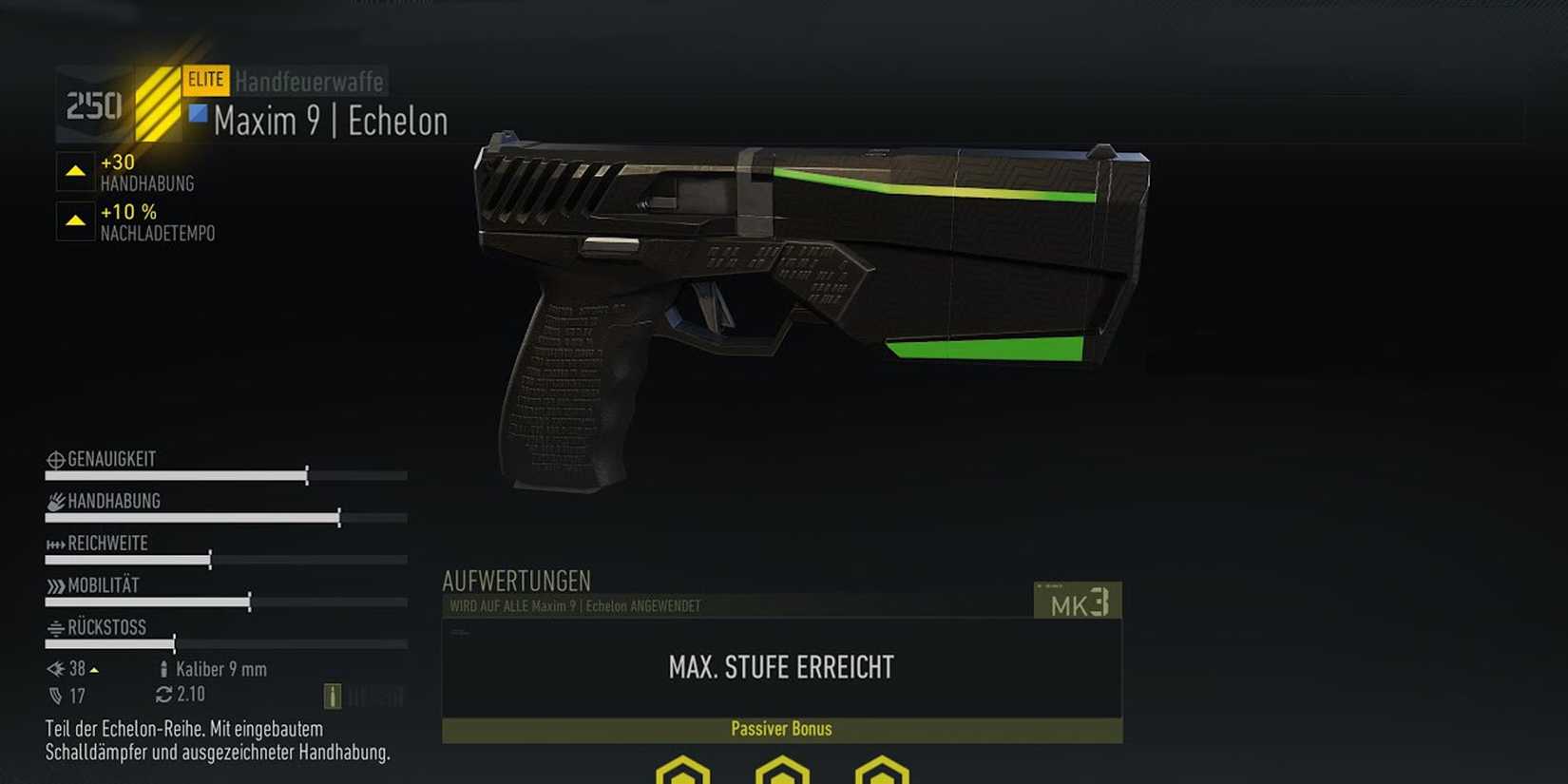
Task: Select the magazine capacity icon beside 17
Action: point(55,695)
